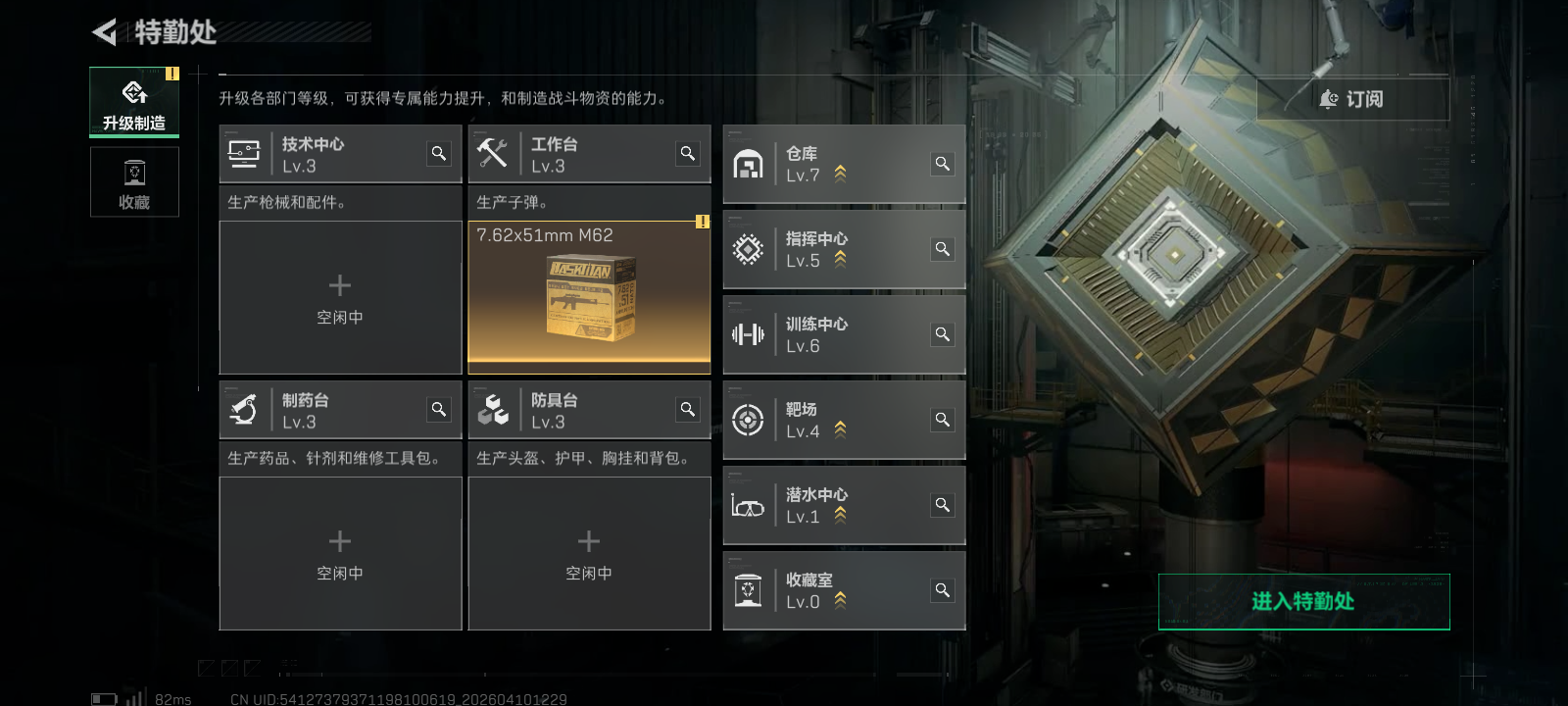1568x706 pixels.
Task: Go back using the arrow beside 特勤处
Action: pyautogui.click(x=104, y=32)
